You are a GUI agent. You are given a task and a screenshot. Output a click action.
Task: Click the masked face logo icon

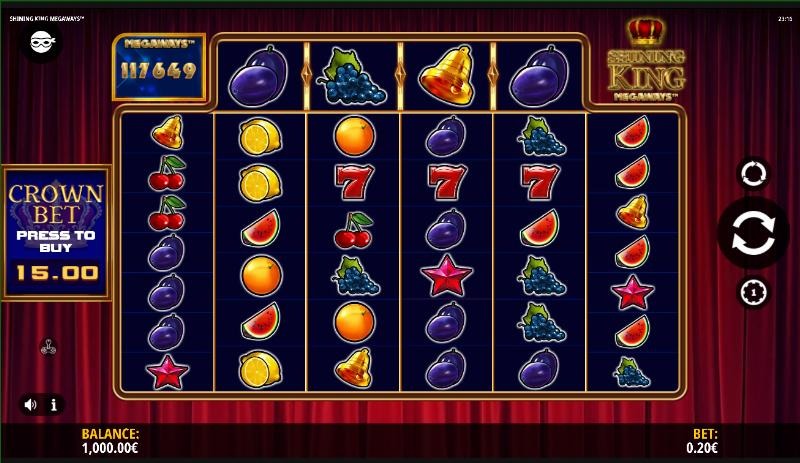[x=40, y=41]
